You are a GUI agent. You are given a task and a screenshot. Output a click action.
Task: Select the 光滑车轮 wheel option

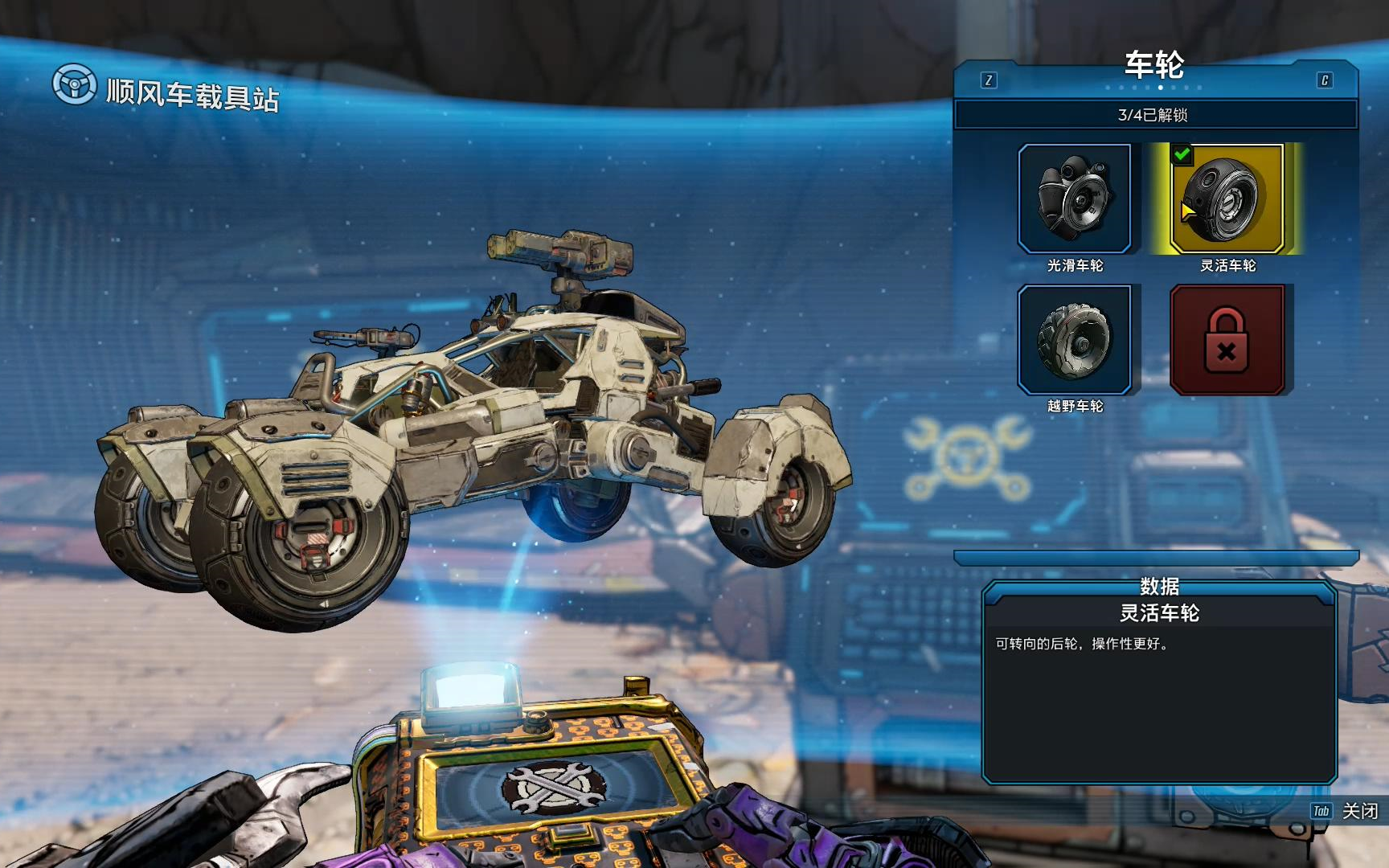tap(1074, 199)
